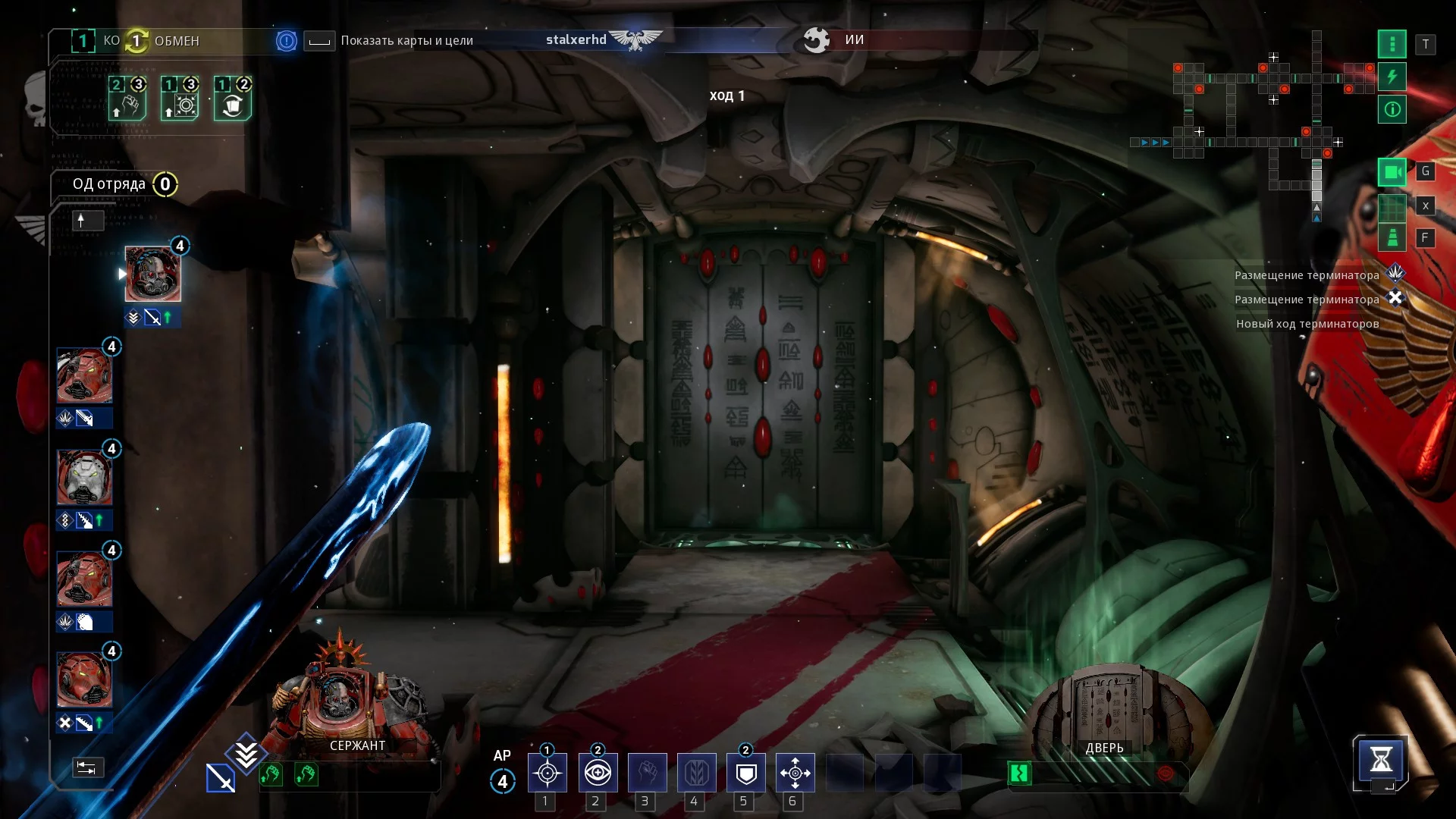
Task: Open the info panel button
Action: (1392, 110)
